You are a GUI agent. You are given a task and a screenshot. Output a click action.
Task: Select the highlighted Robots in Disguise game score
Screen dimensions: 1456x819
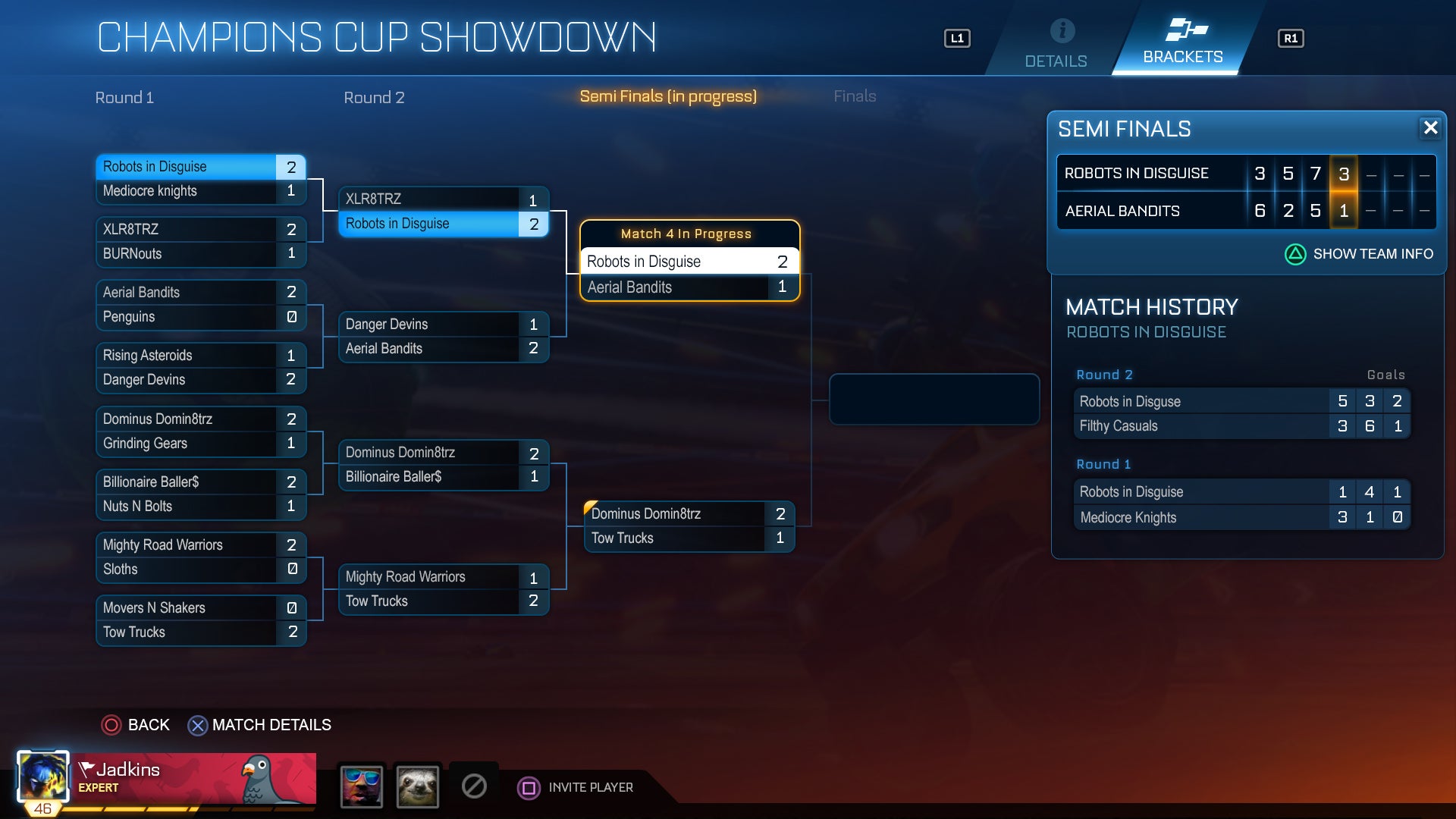click(x=1344, y=173)
